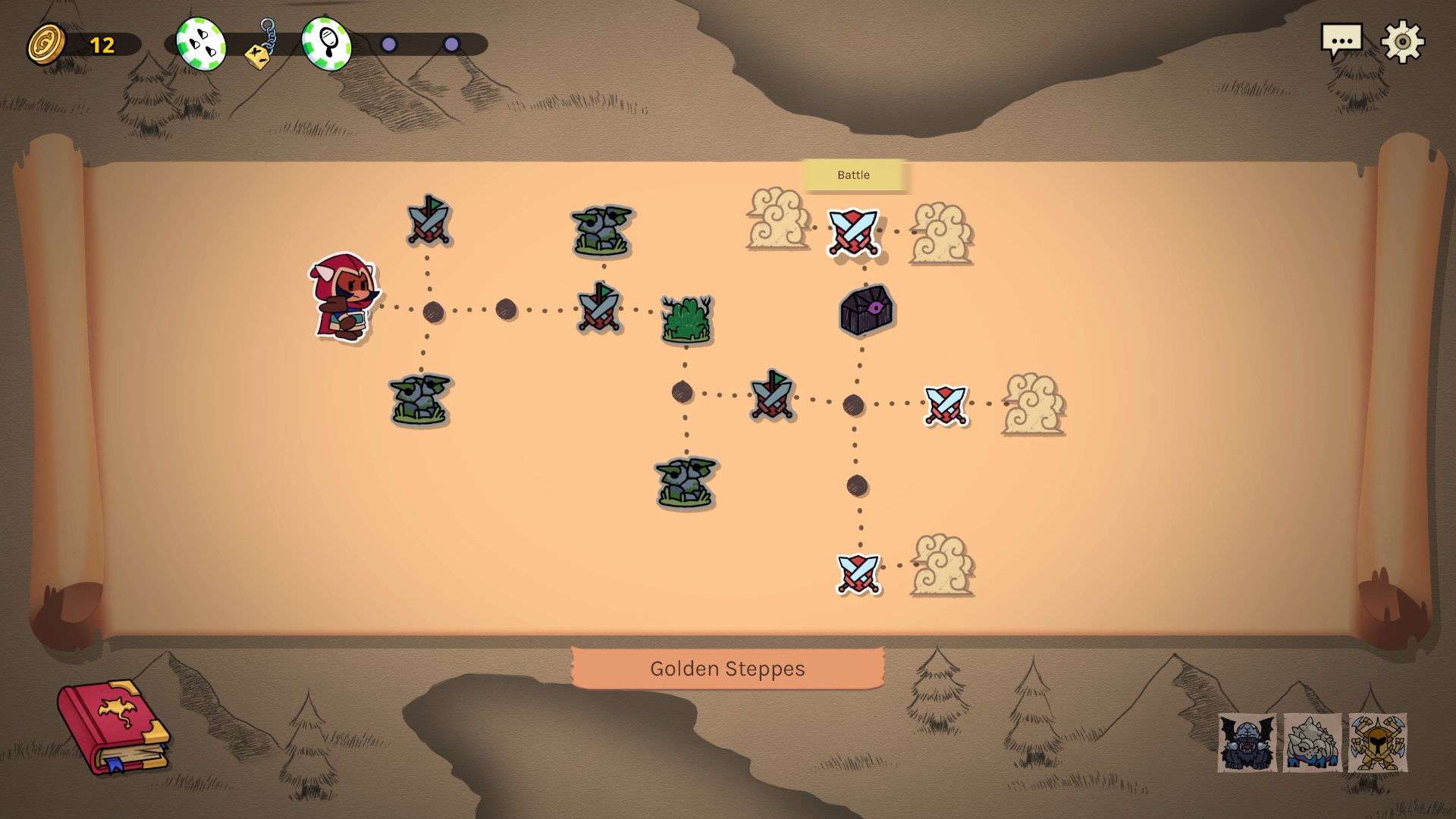The height and width of the screenshot is (819, 1456).
Task: Click the first purple progress dot
Action: (390, 45)
